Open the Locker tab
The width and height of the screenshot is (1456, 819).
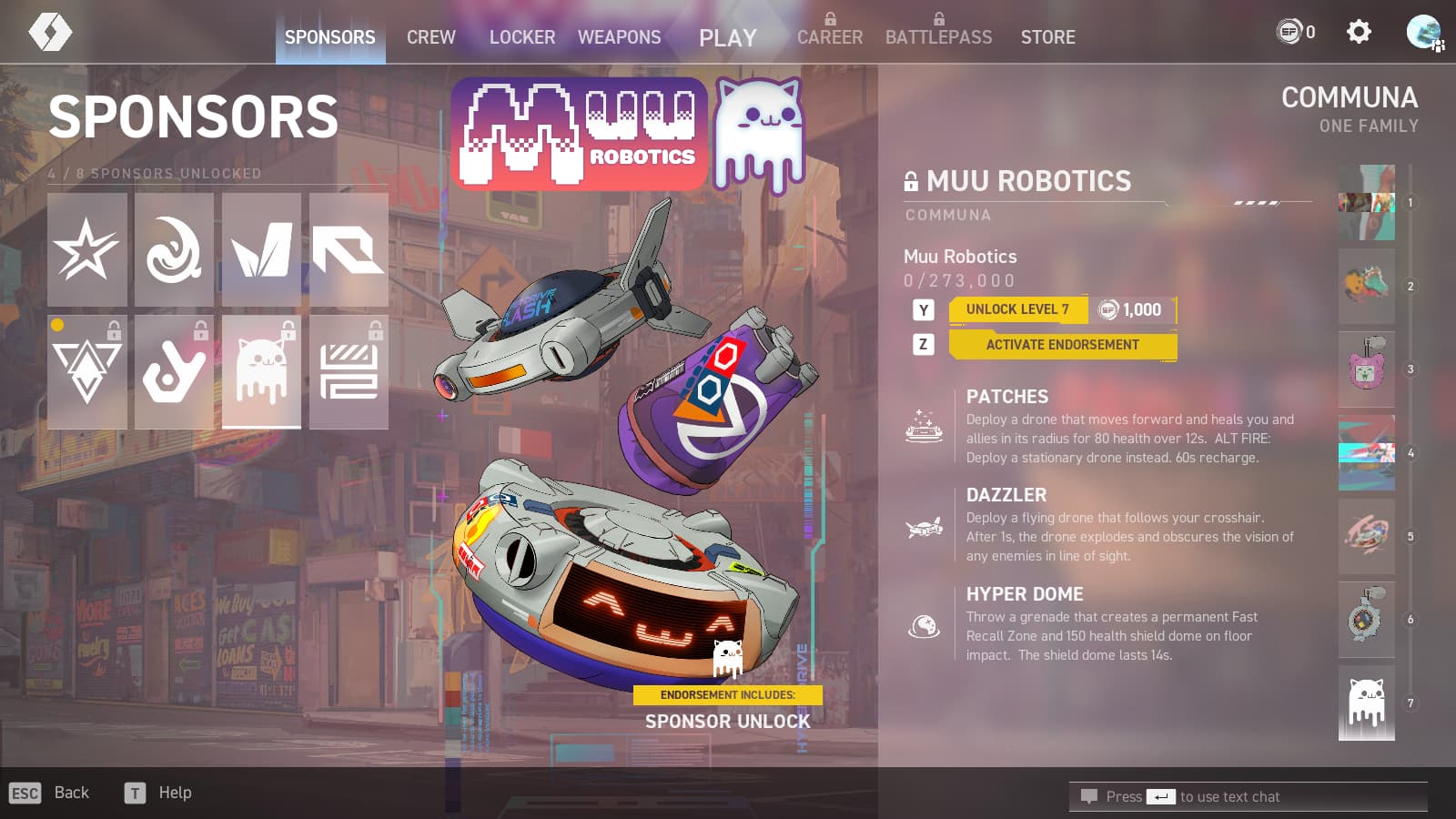(x=521, y=37)
